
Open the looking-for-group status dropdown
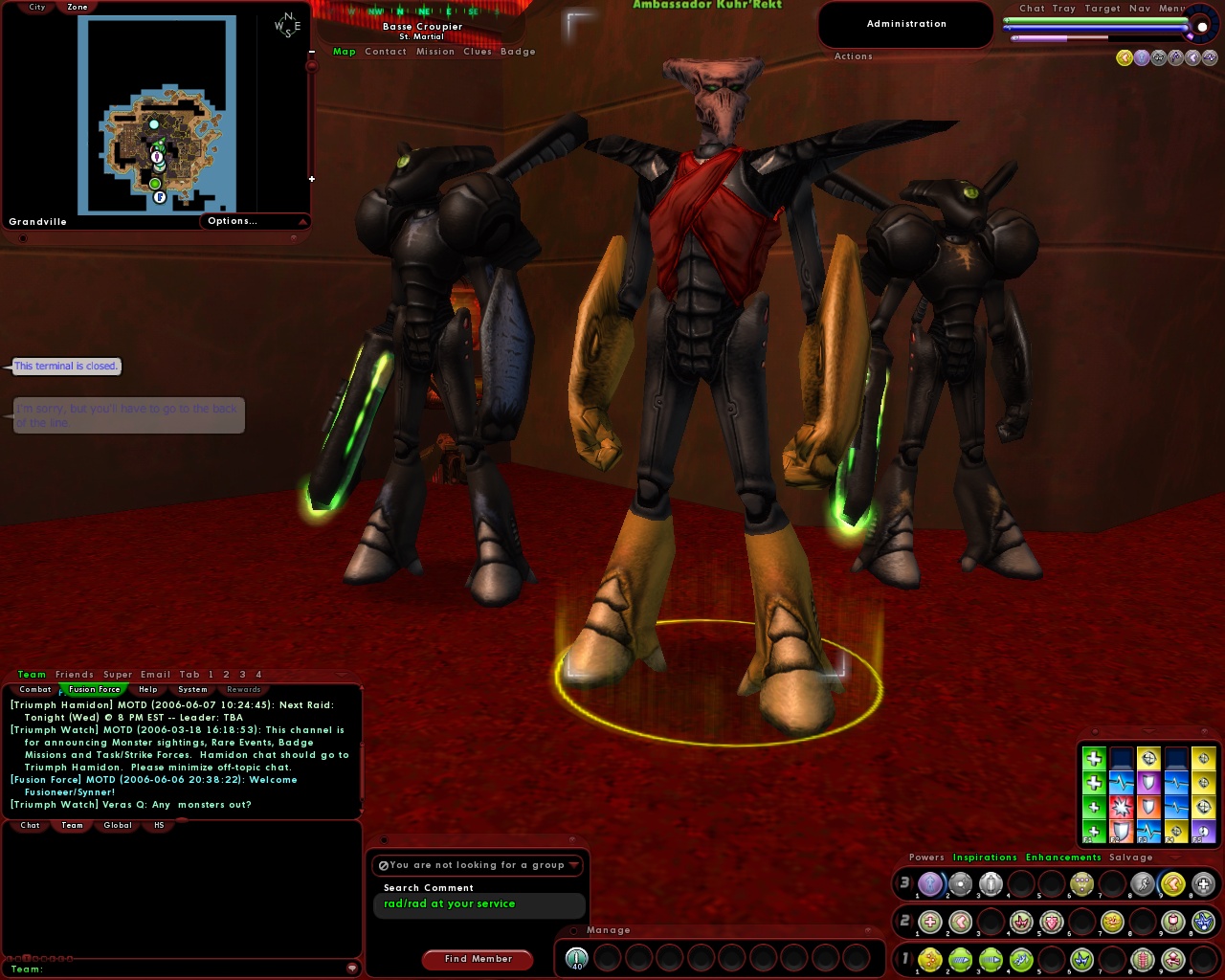479,865
